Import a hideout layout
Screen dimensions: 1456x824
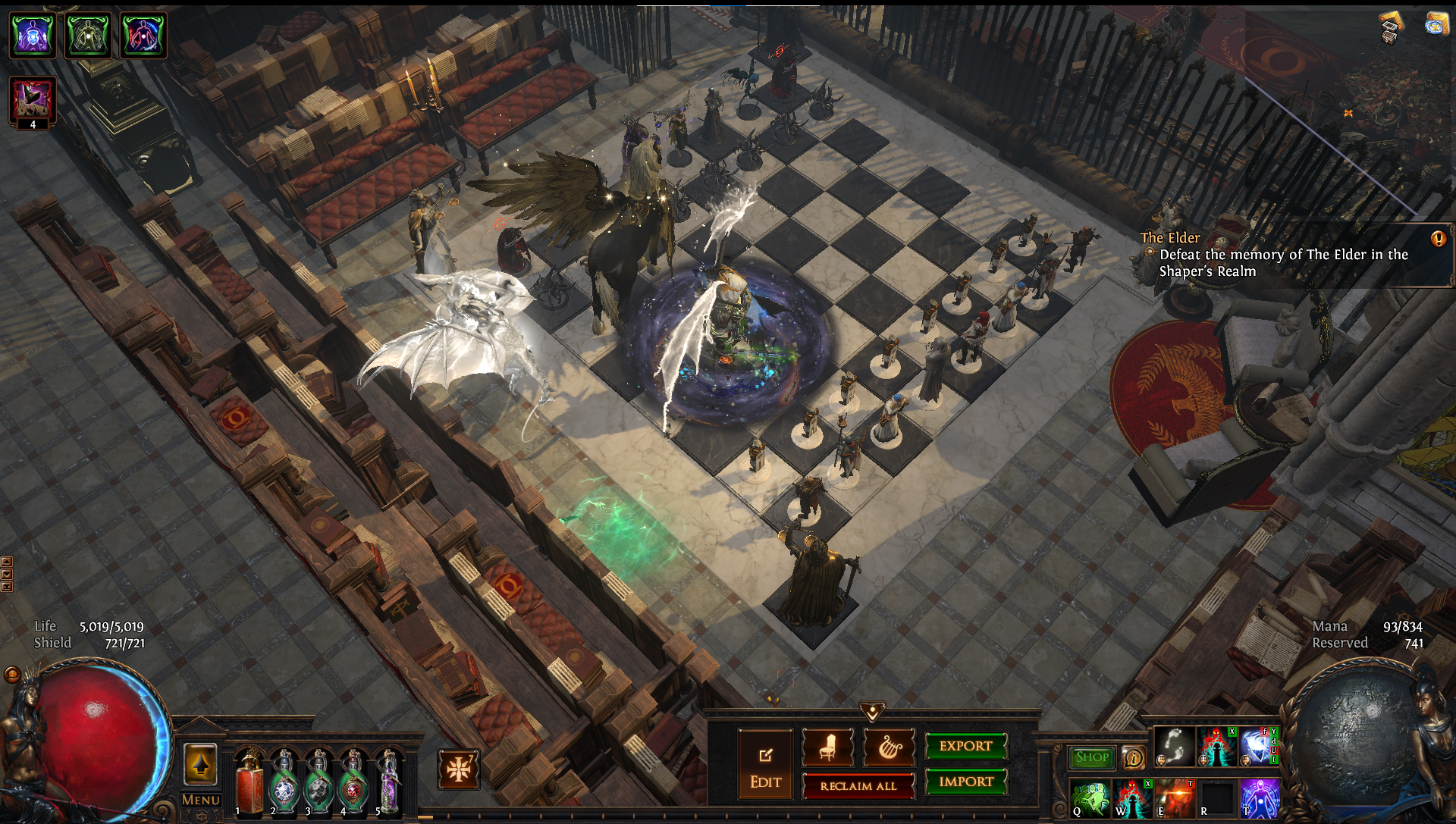click(x=965, y=782)
